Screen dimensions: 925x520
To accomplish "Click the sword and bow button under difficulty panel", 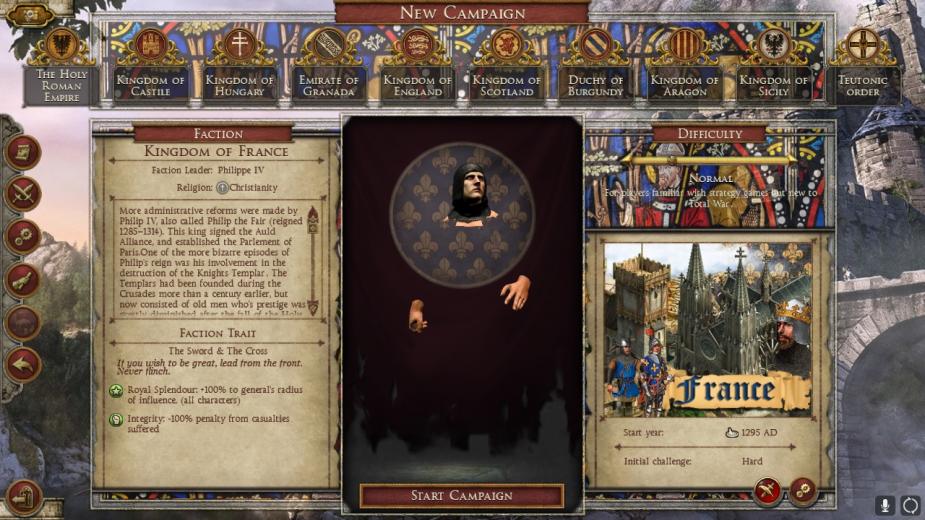I will click(767, 490).
